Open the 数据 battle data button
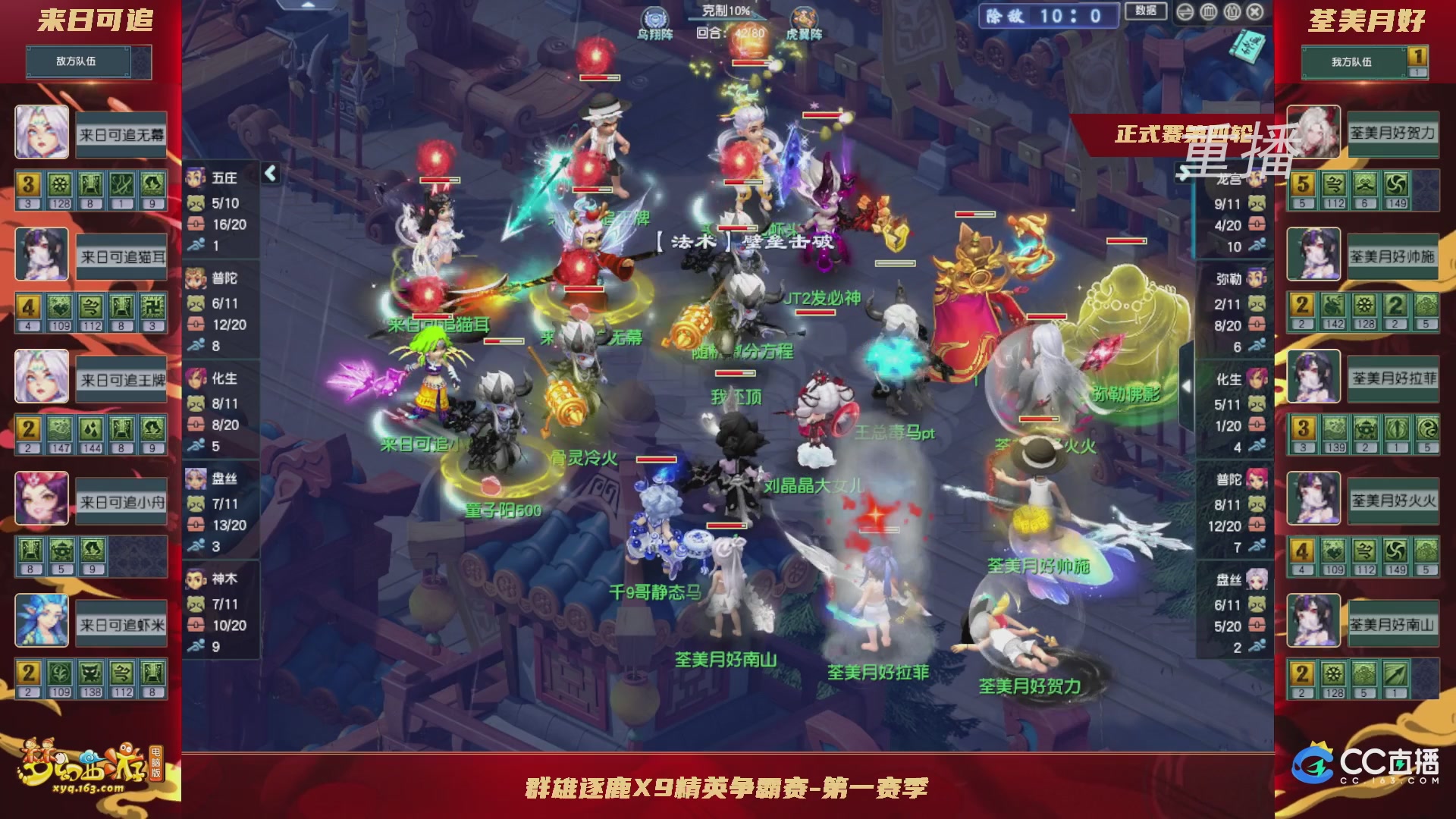 point(1147,12)
